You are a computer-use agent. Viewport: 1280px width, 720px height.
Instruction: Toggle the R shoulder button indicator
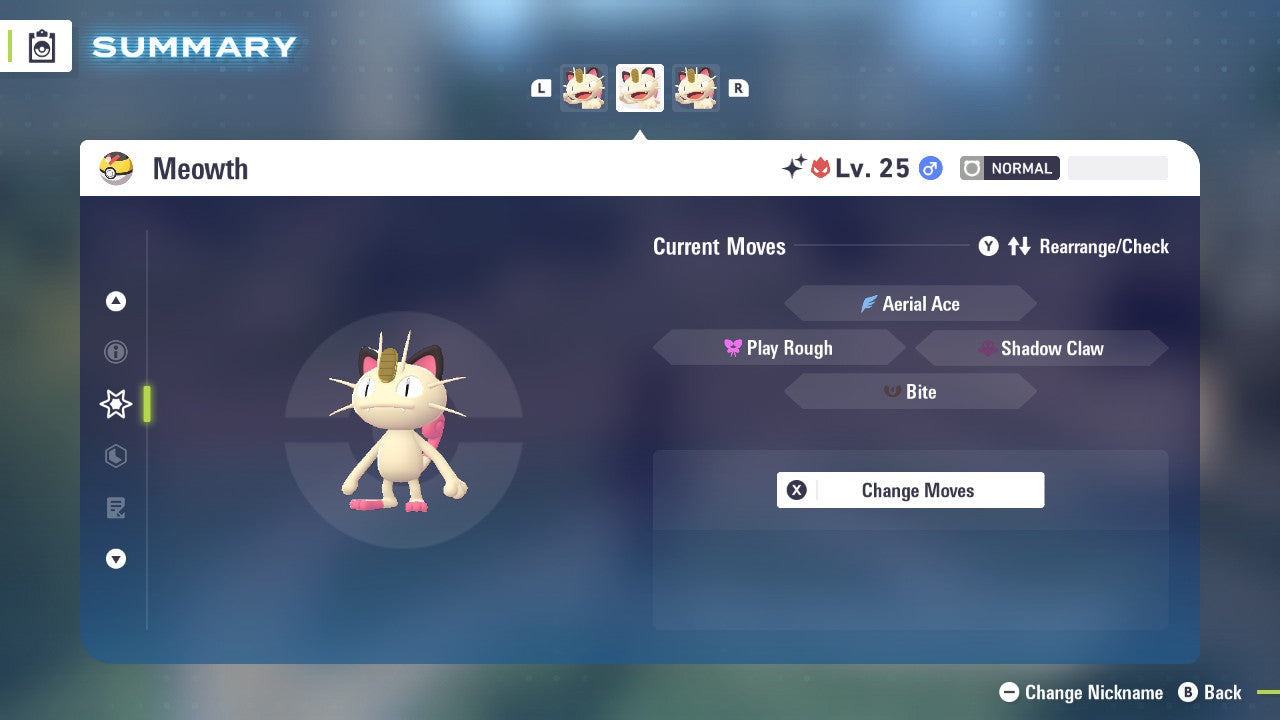(x=738, y=88)
